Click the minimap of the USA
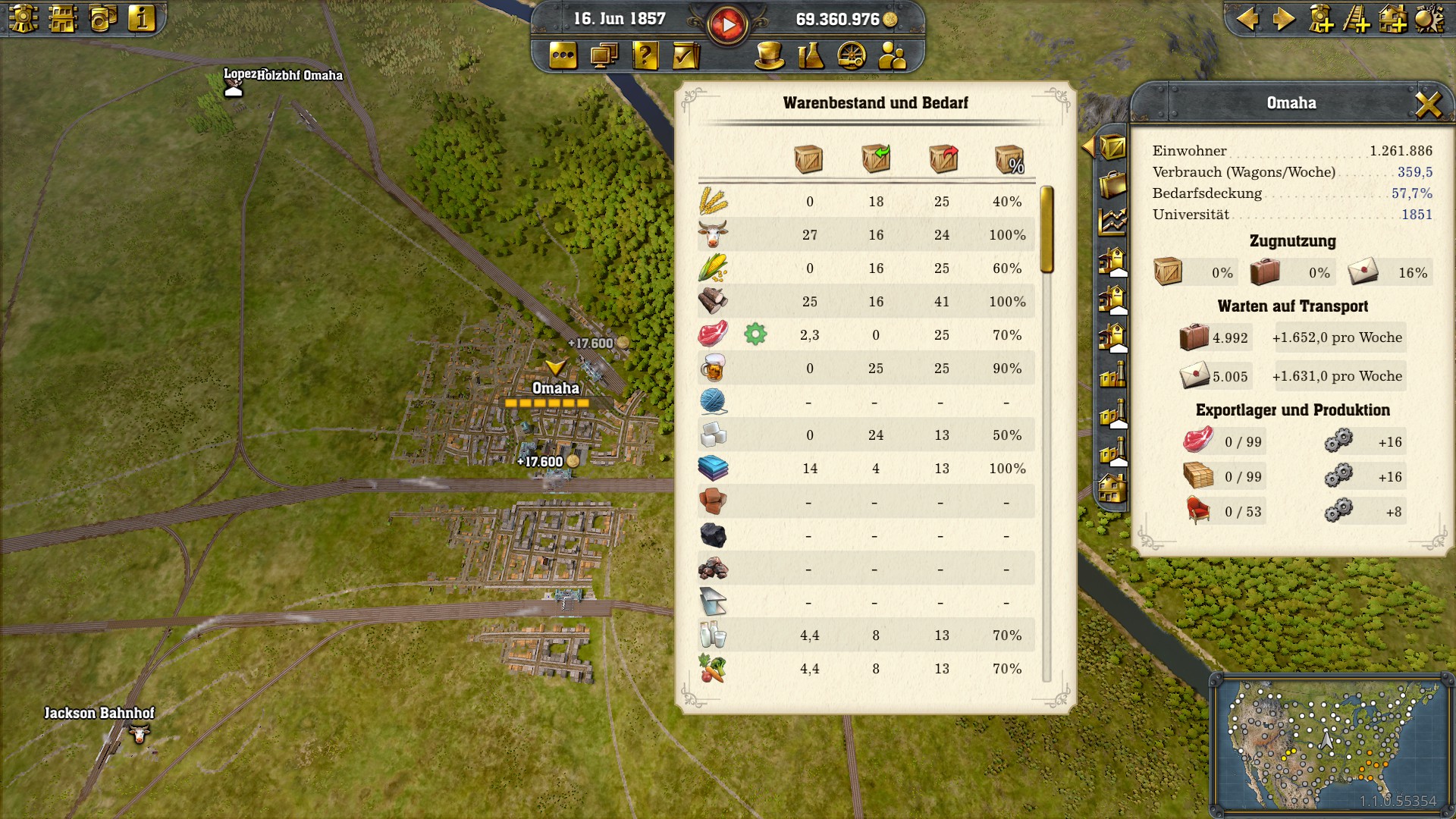 coord(1331,743)
